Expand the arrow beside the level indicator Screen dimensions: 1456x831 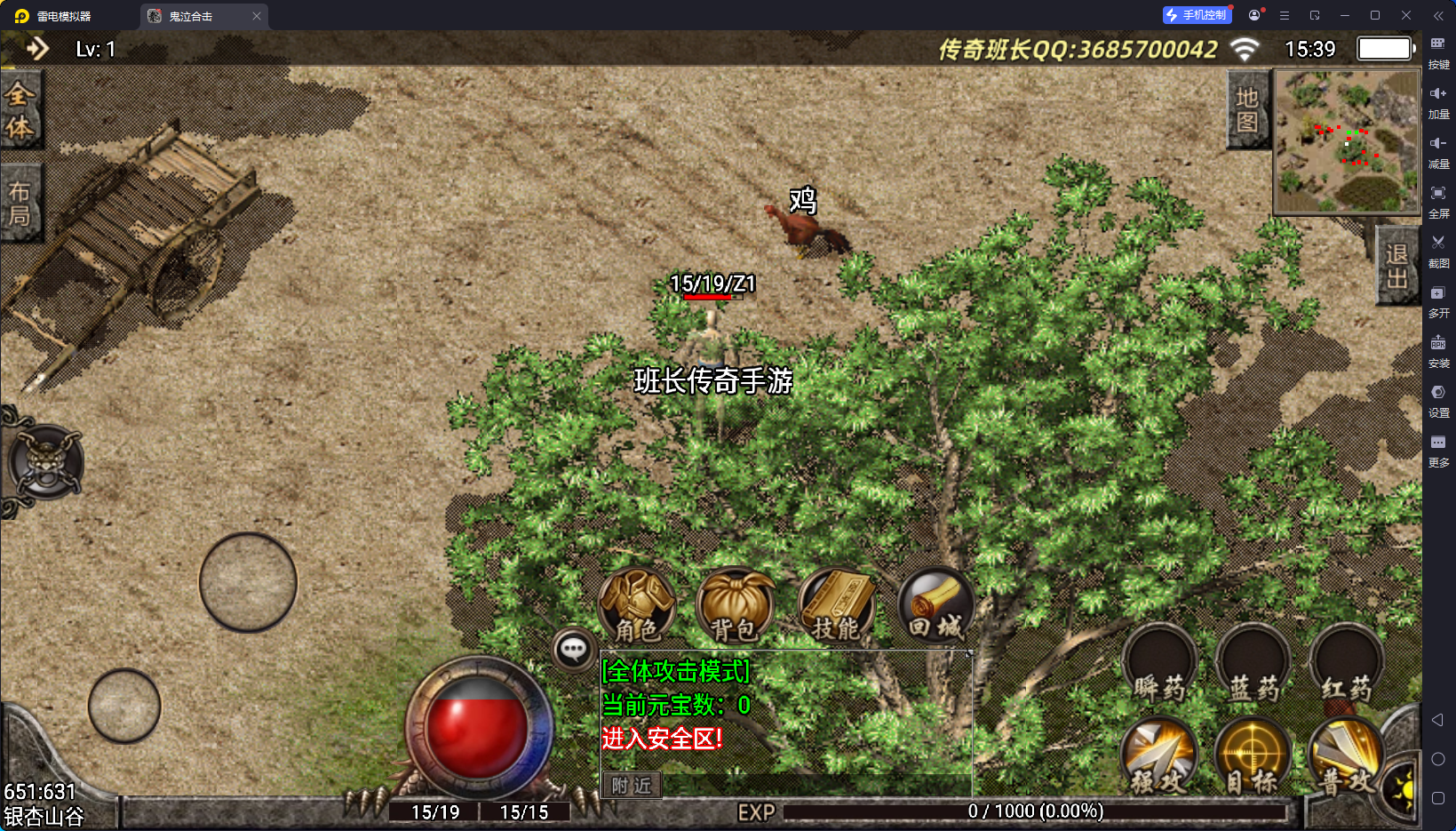click(x=36, y=49)
